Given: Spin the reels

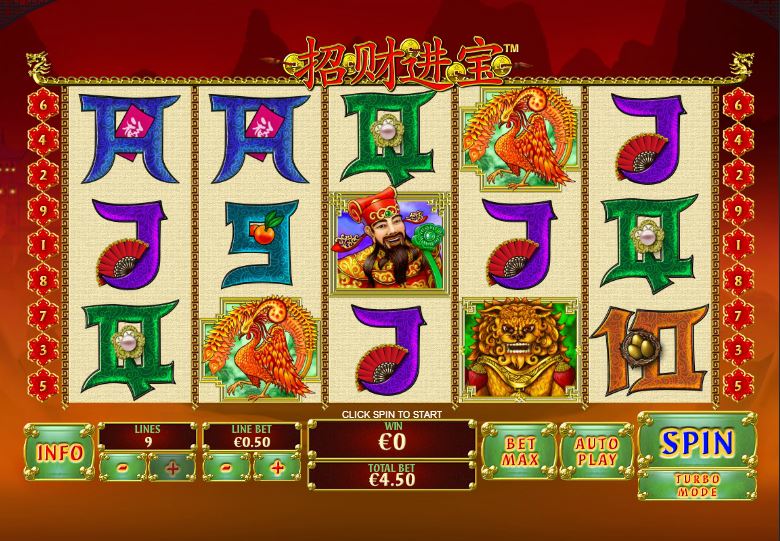Looking at the screenshot, I should pos(697,440).
